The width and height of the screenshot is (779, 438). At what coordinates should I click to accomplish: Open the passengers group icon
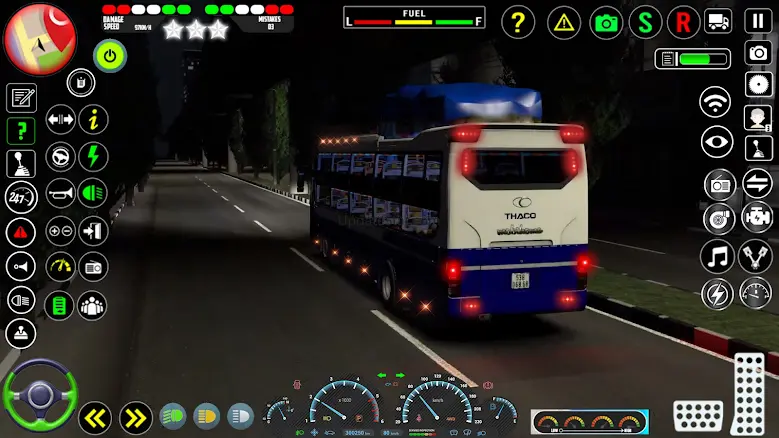pyautogui.click(x=93, y=304)
